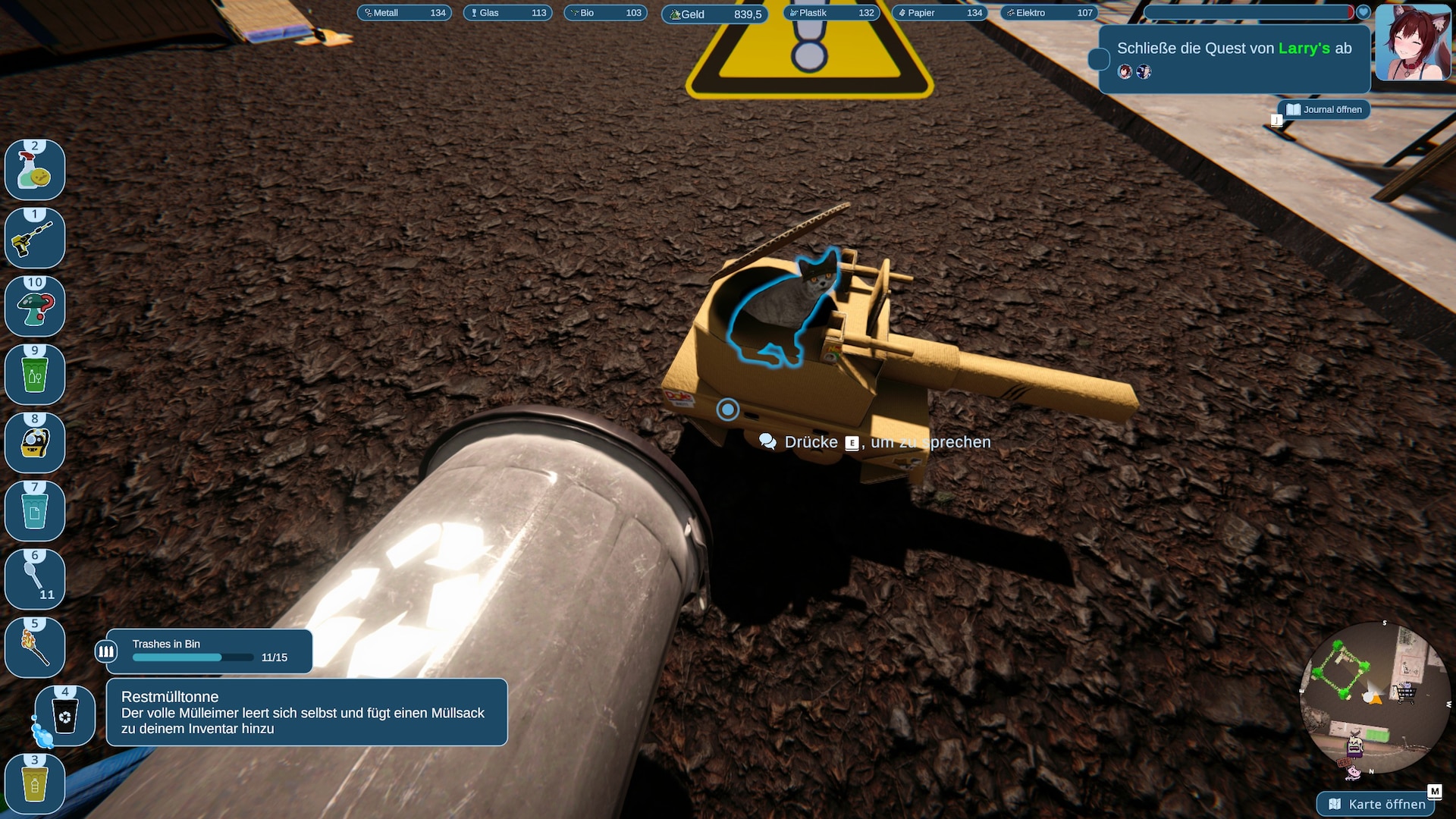The width and height of the screenshot is (1456, 819).
Task: Choose the mushroom with question mark slot
Action: click(35, 307)
